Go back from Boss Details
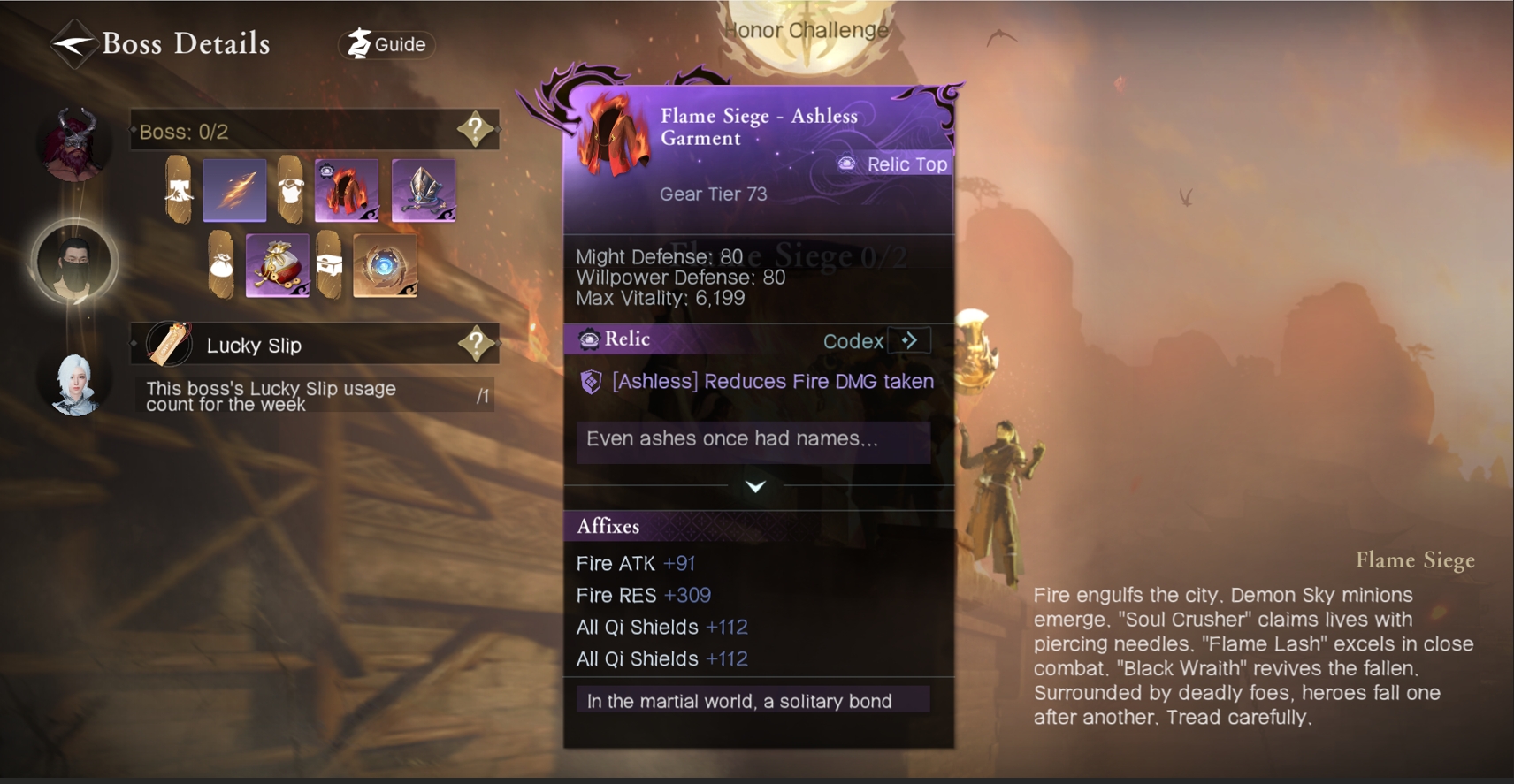Screen dimensions: 1514x784 73,43
